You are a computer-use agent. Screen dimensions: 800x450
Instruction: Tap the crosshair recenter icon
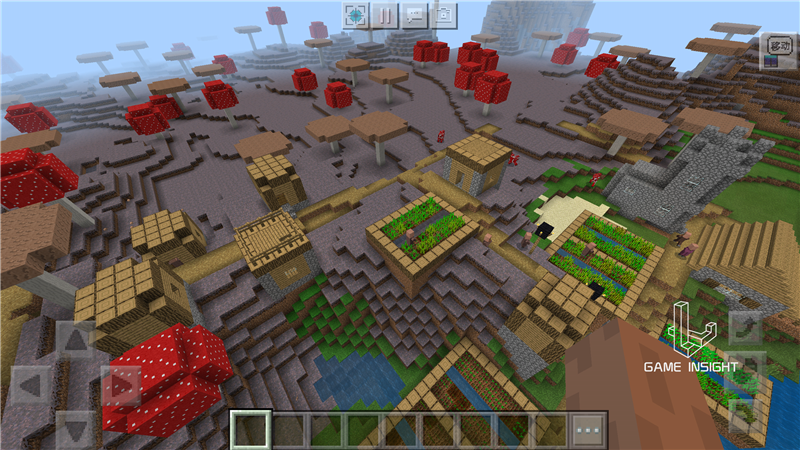(356, 15)
